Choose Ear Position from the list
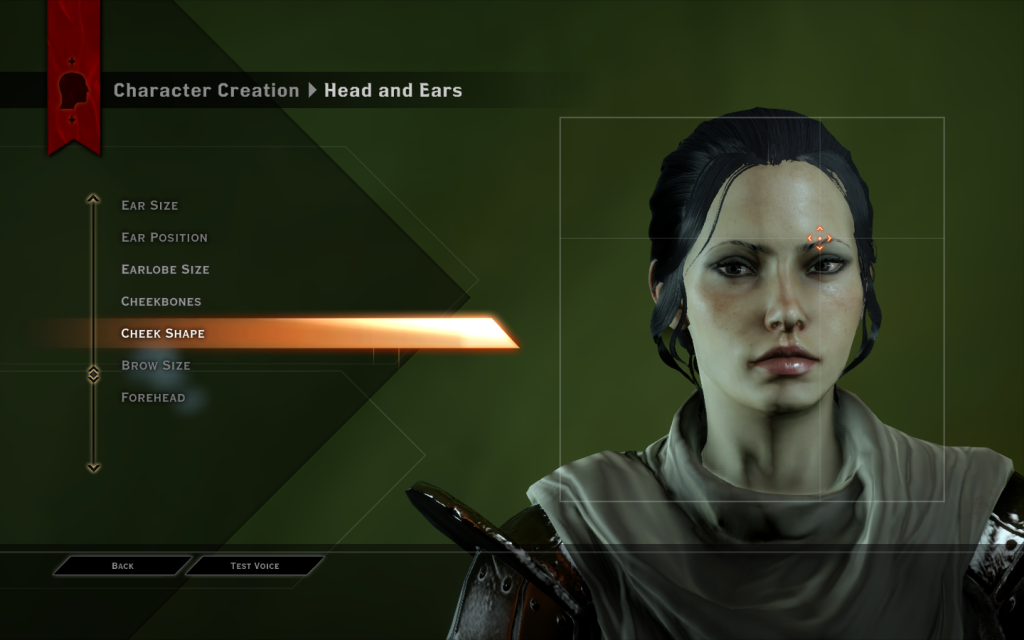The image size is (1024, 640). [165, 237]
